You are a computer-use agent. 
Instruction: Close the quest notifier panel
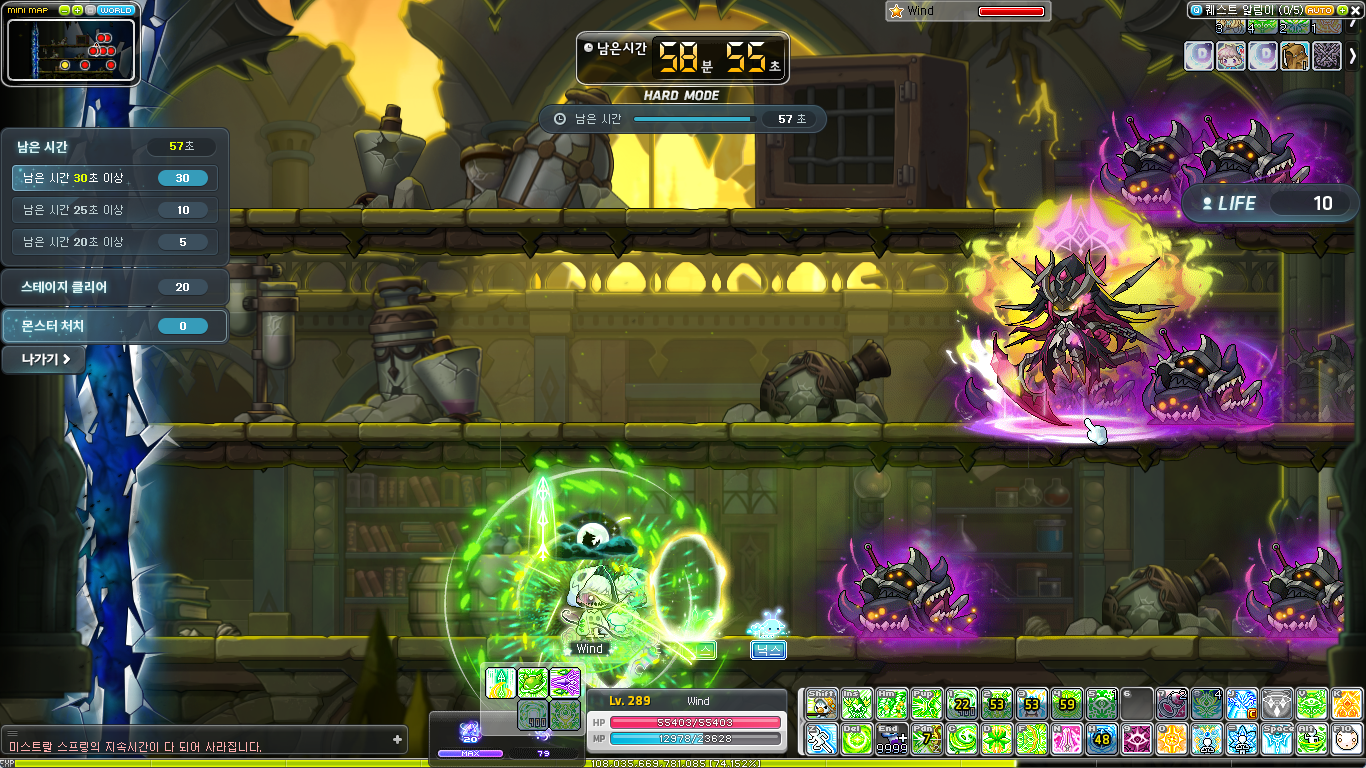pos(1355,10)
